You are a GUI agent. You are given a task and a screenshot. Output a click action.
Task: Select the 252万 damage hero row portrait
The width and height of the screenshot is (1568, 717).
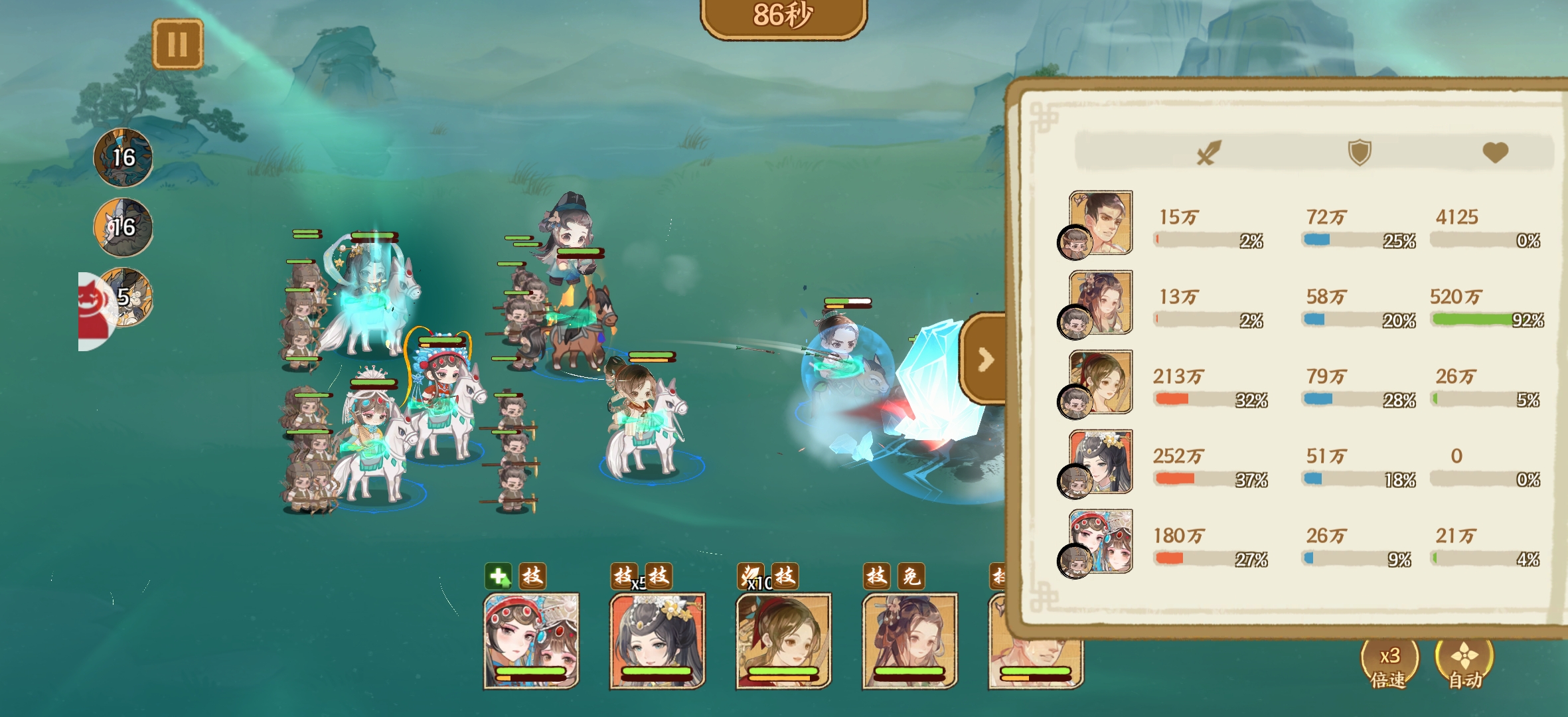tap(1100, 462)
